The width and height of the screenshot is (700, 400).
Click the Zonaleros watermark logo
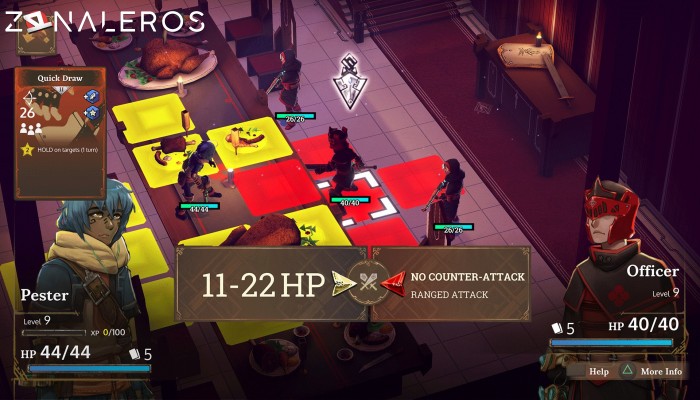tap(105, 21)
